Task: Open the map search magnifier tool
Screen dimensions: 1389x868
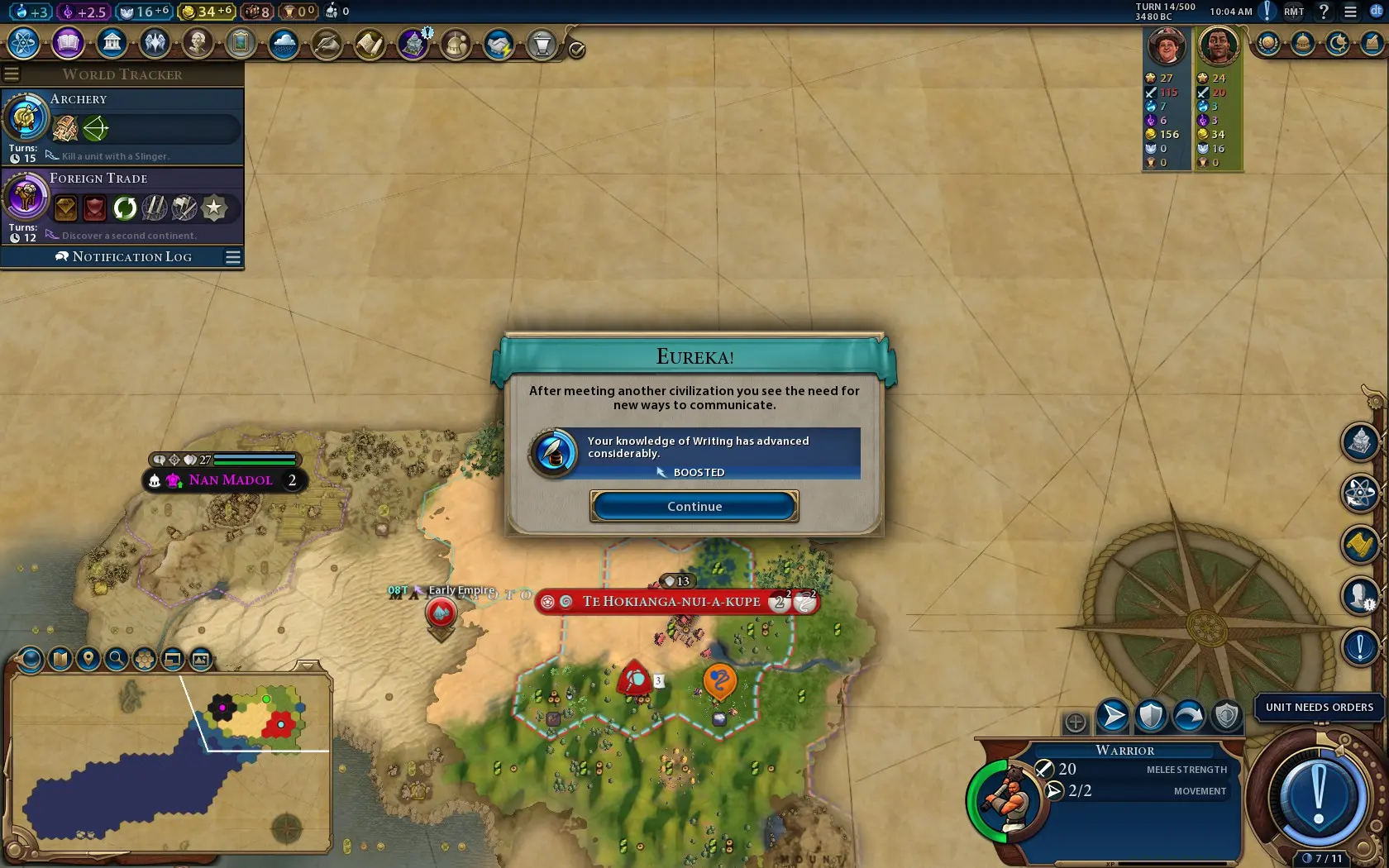Action: pos(117,659)
